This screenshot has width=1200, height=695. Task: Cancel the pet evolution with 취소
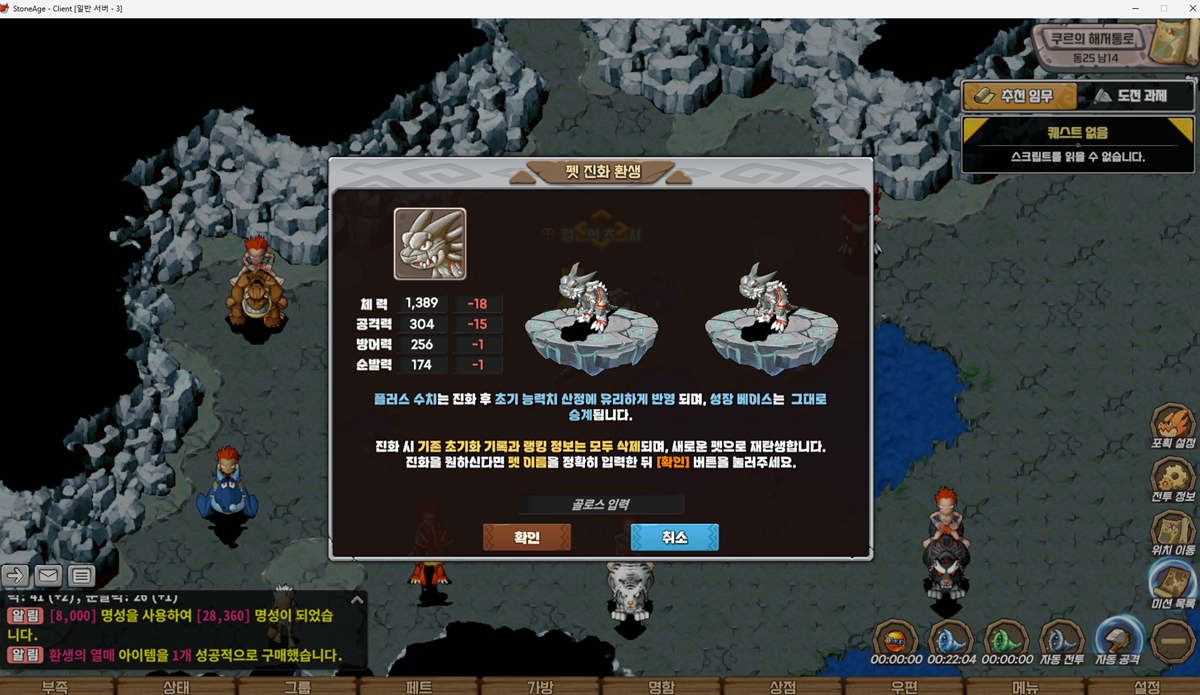click(674, 537)
